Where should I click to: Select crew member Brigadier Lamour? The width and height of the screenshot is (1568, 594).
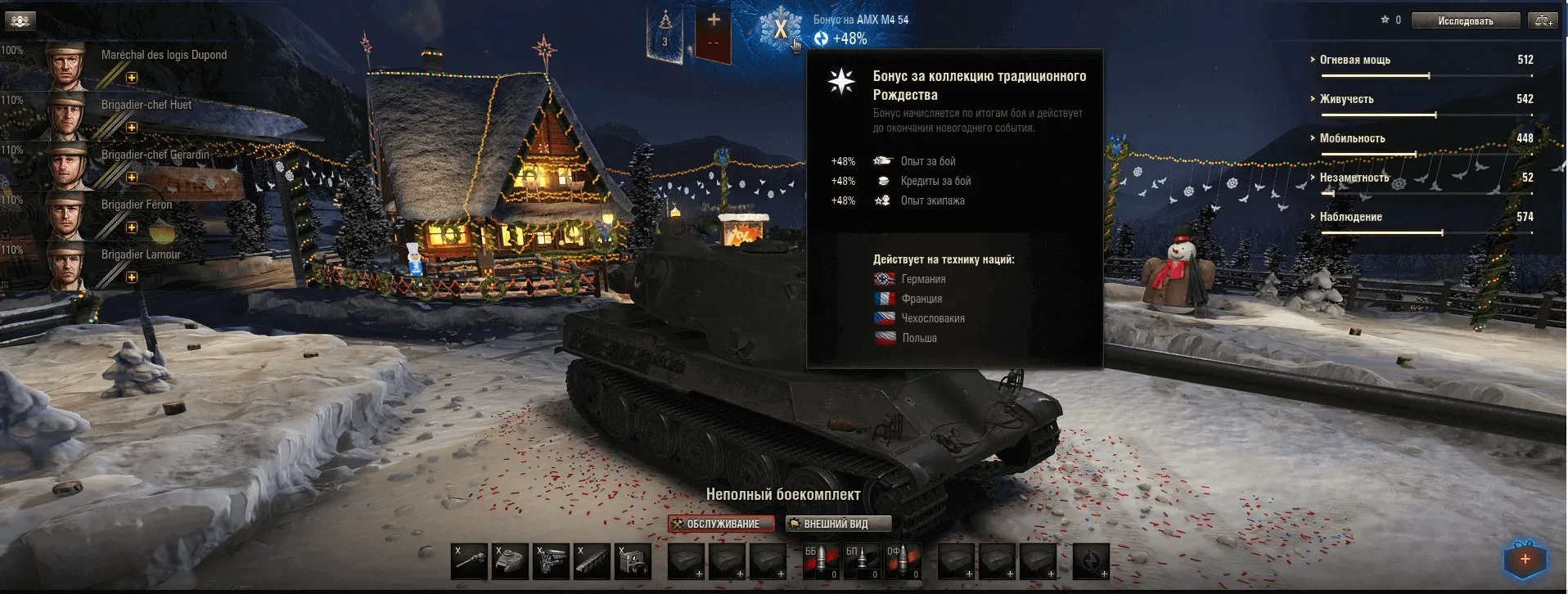[141, 255]
